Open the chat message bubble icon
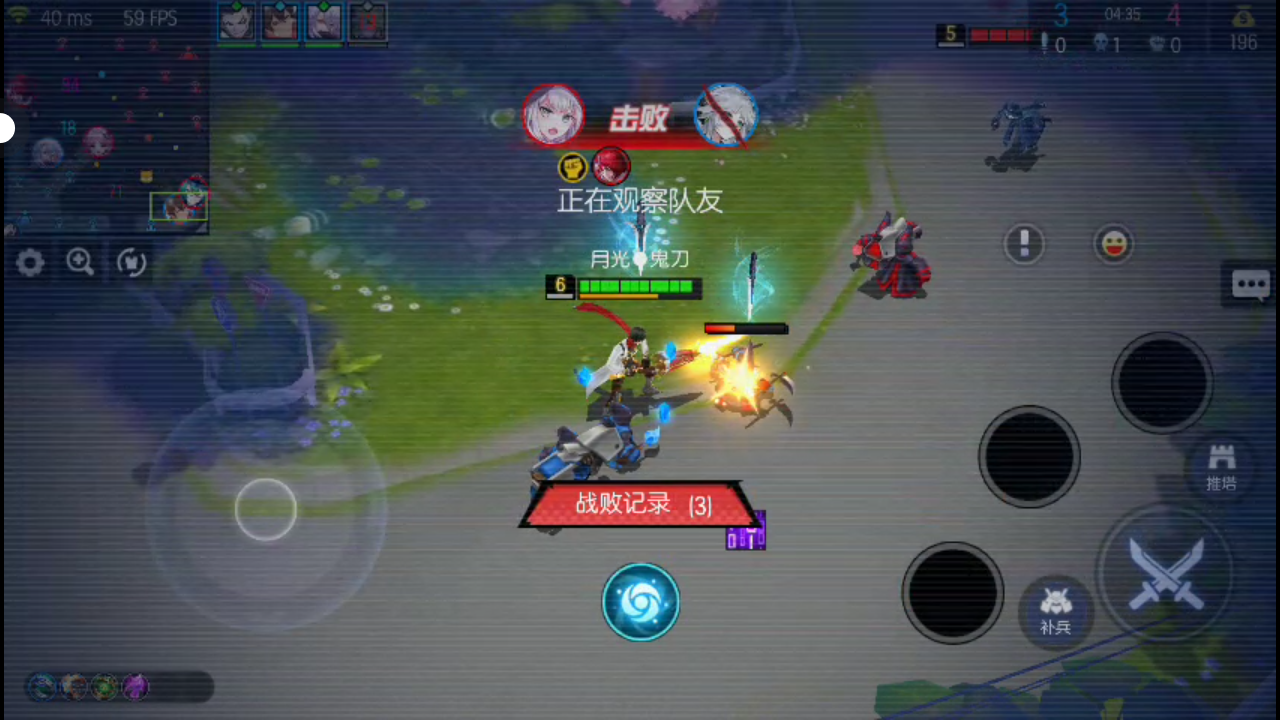1280x720 pixels. [x=1251, y=284]
